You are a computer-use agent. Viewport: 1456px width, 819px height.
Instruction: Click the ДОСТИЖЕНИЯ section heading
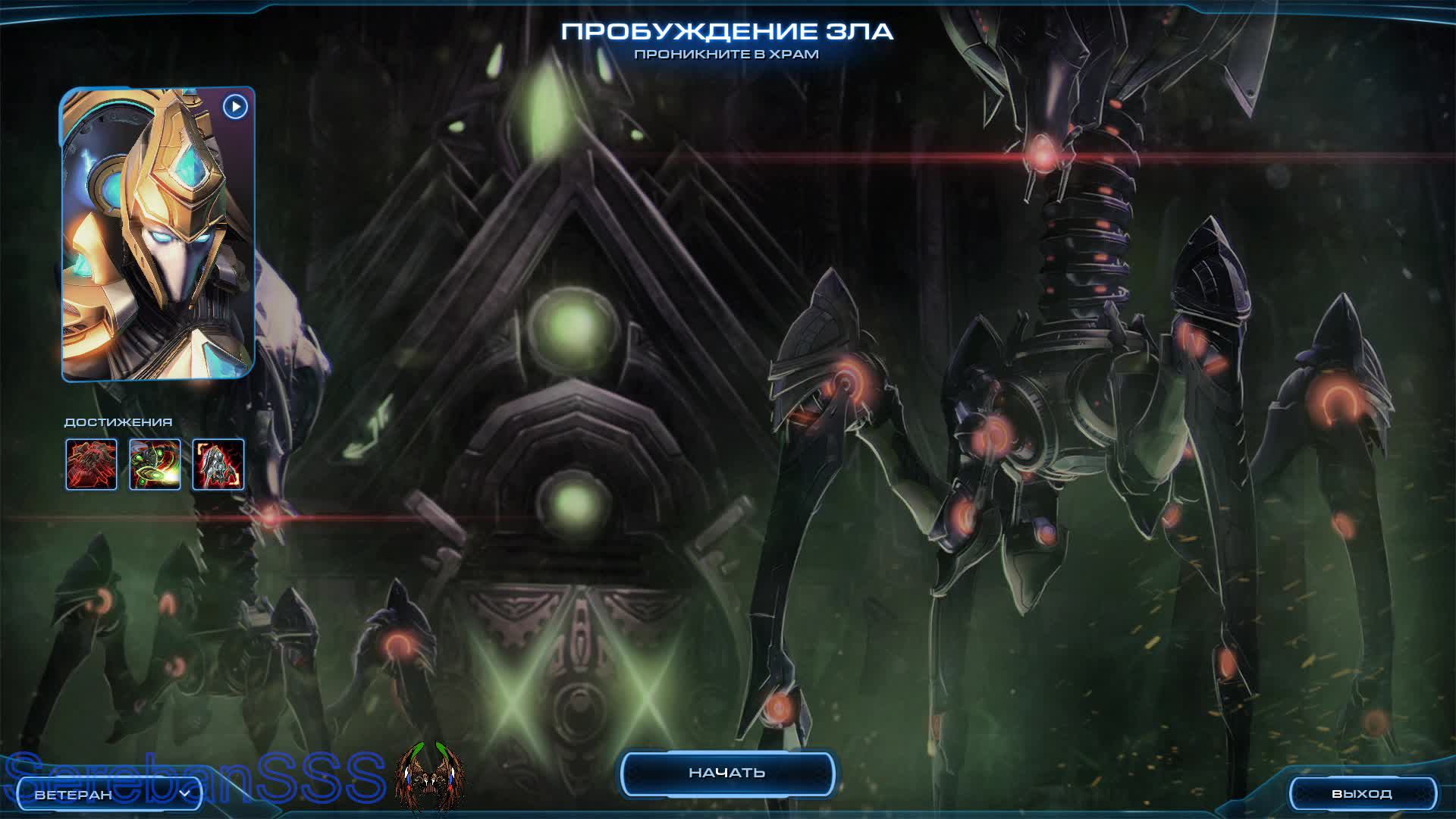[x=118, y=422]
